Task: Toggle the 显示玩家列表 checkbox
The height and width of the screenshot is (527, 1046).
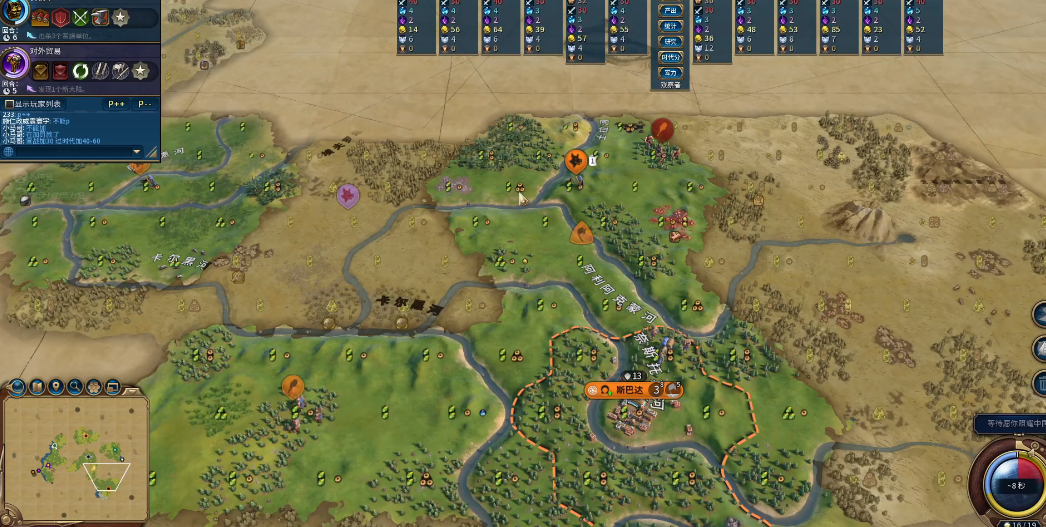Action: click(9, 103)
